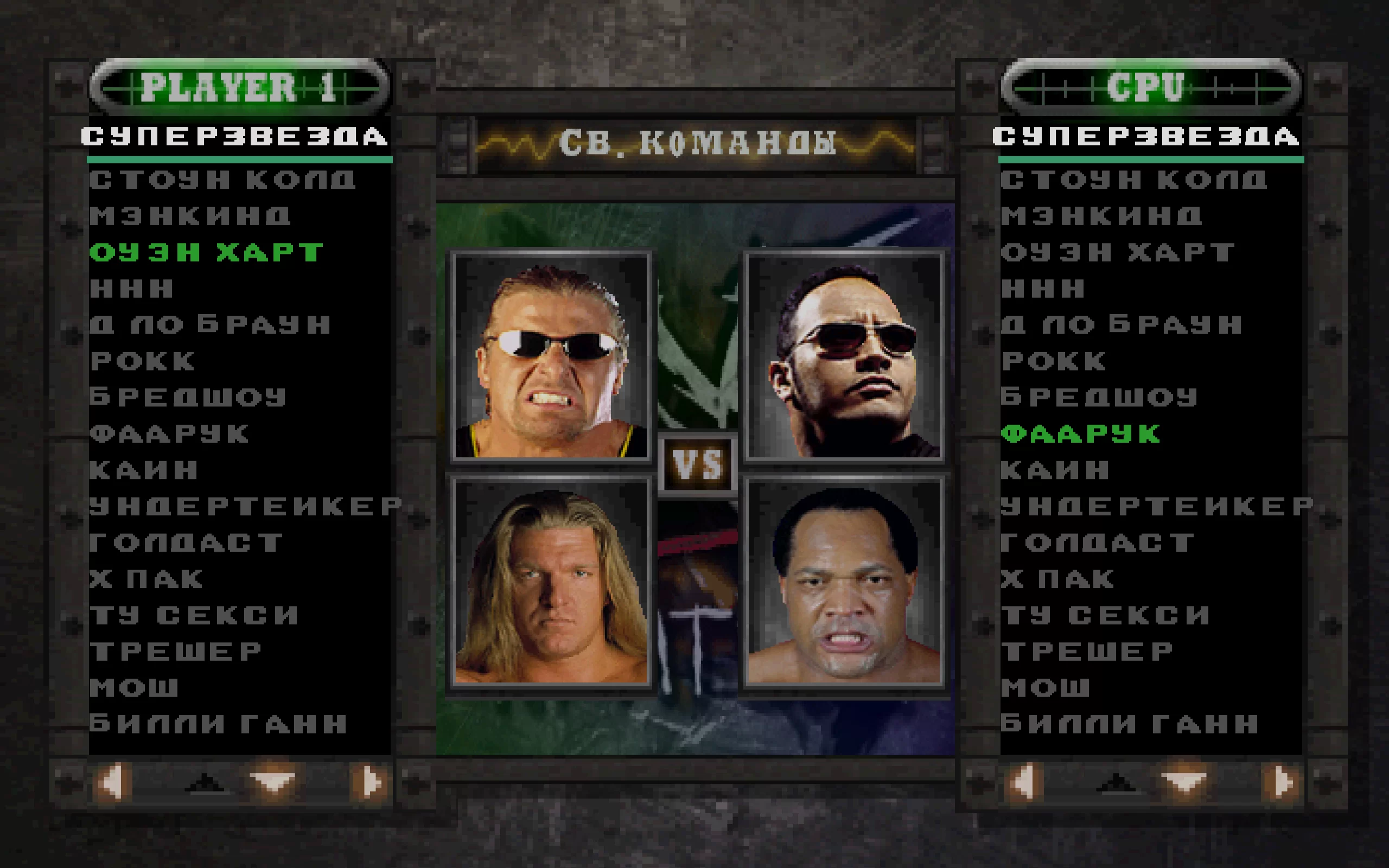1389x868 pixels.
Task: Choose МЭНКИНД from Player 1 roster
Action: tap(190, 216)
